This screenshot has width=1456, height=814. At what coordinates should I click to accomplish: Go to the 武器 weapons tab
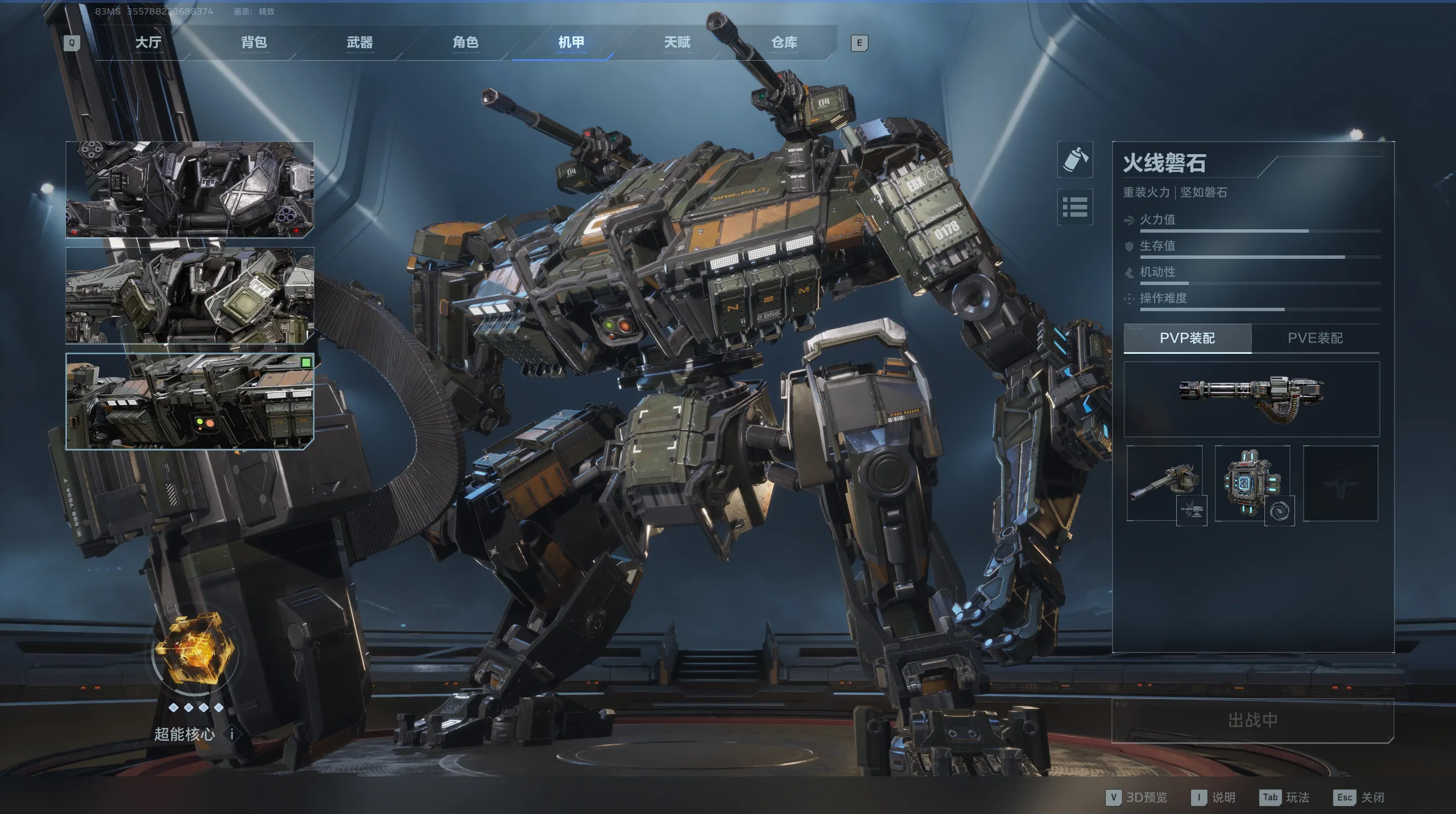(x=359, y=43)
